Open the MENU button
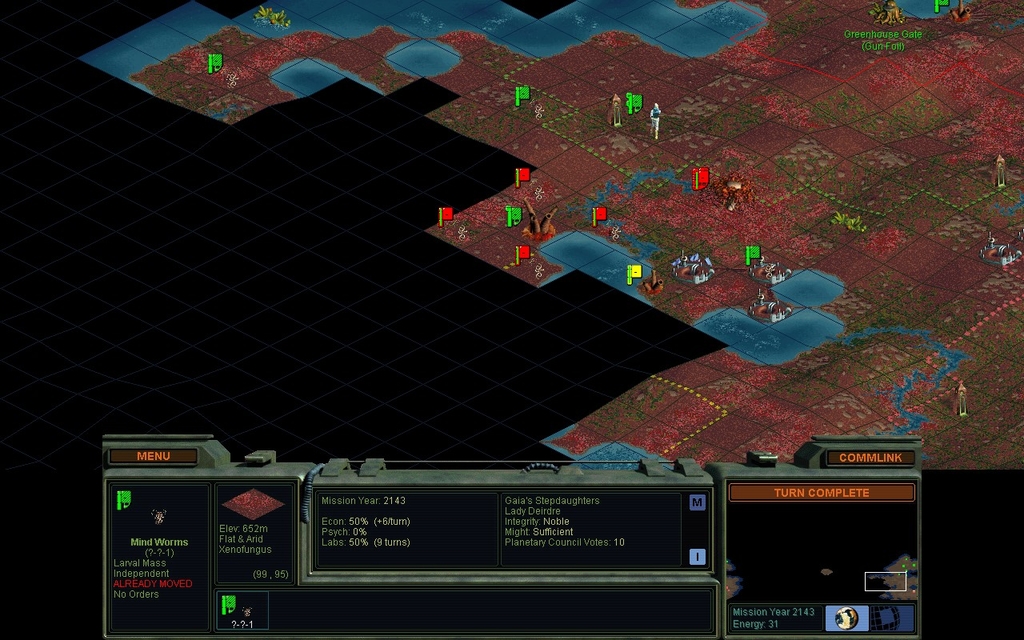The width and height of the screenshot is (1024, 640). (153, 456)
